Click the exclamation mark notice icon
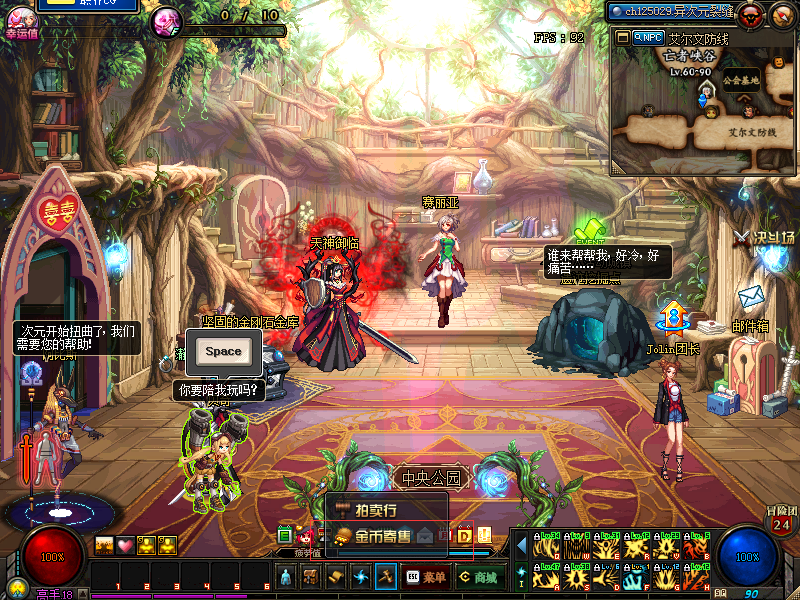Viewport: 800px width, 600px height. click(484, 535)
